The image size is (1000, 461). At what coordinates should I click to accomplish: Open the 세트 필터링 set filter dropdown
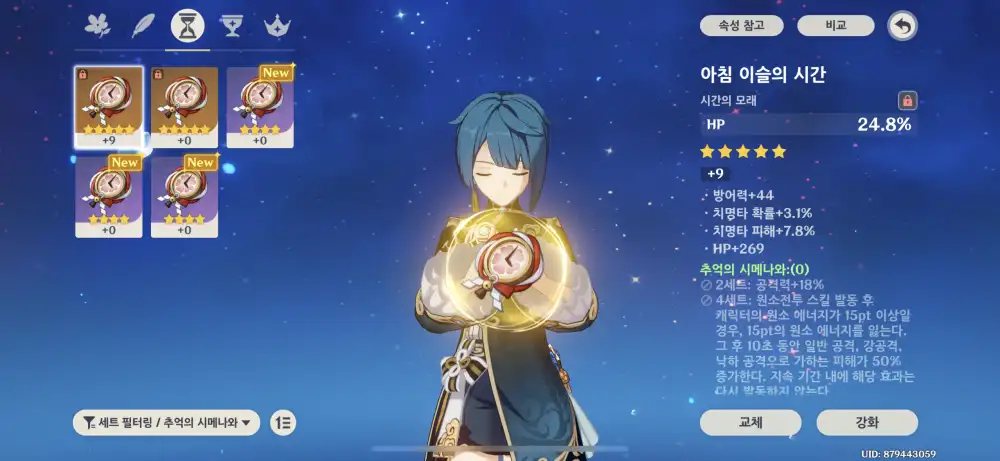[167, 422]
